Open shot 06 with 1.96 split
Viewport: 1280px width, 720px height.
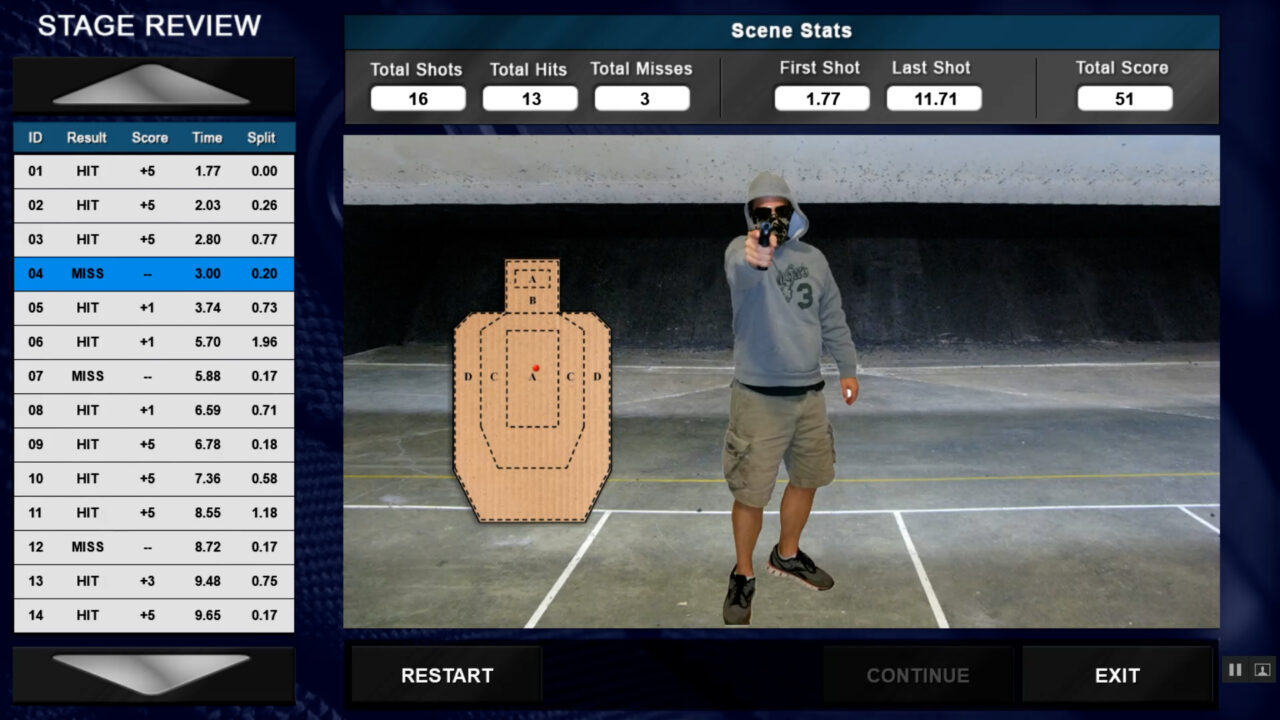[154, 342]
